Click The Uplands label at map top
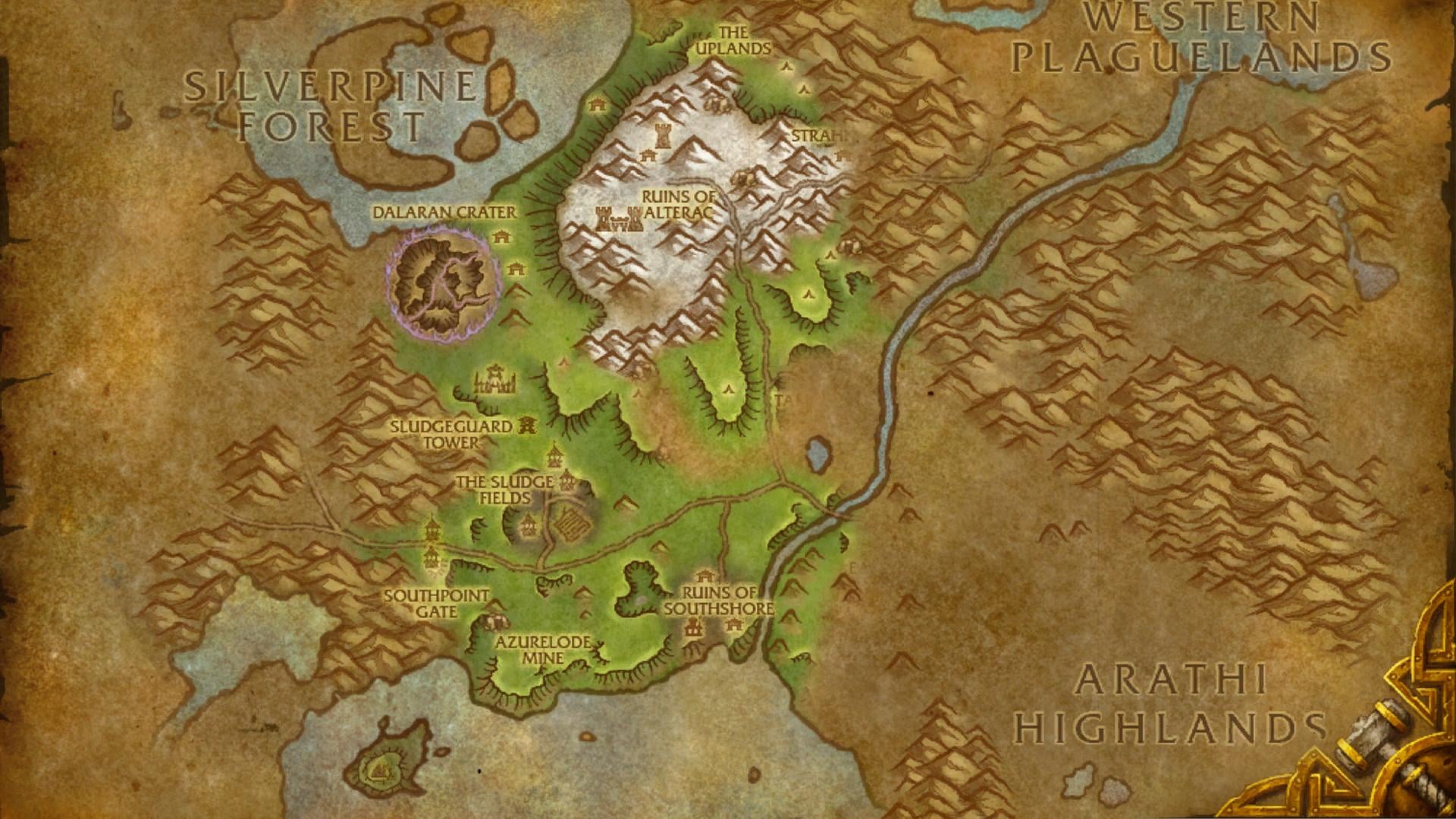The height and width of the screenshot is (819, 1456). (732, 42)
